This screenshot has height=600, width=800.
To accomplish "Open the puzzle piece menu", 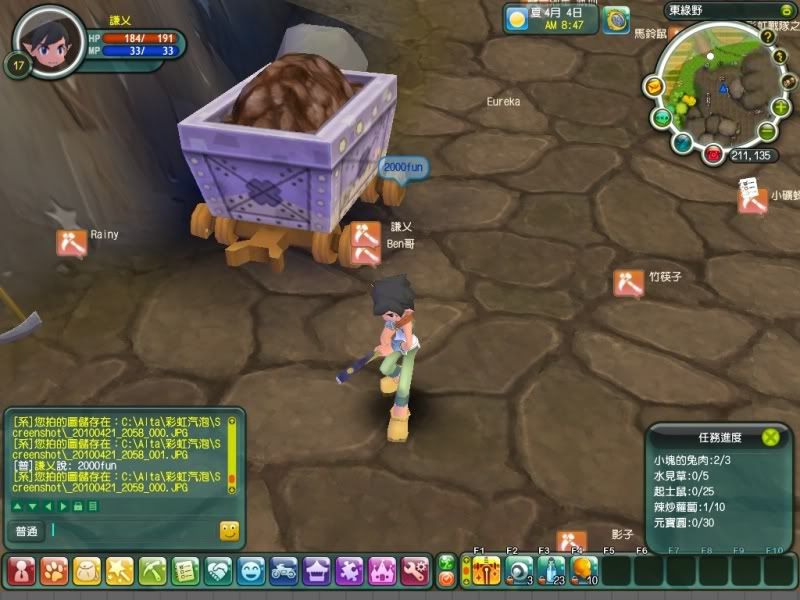I will click(349, 571).
